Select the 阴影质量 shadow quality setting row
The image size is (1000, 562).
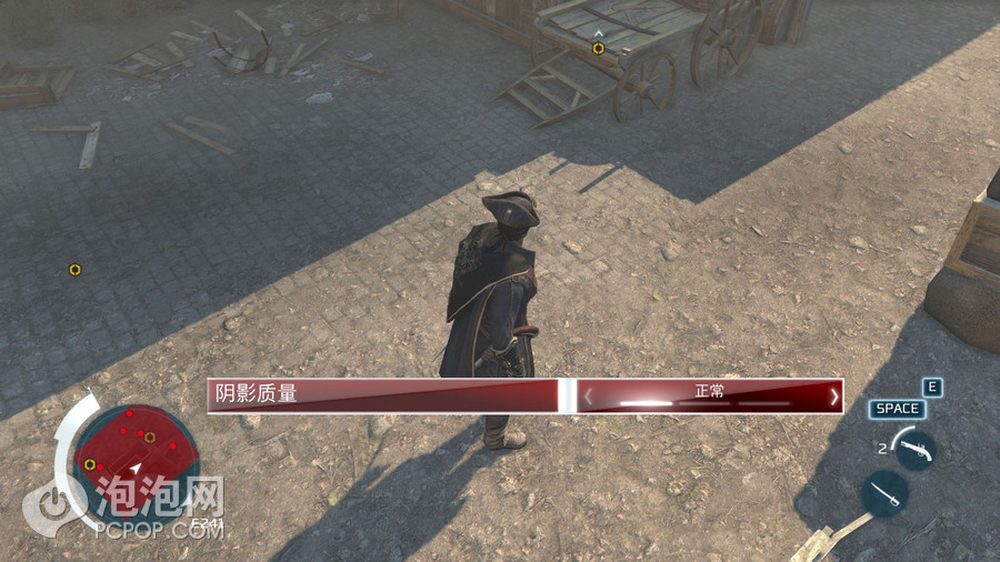tap(382, 395)
